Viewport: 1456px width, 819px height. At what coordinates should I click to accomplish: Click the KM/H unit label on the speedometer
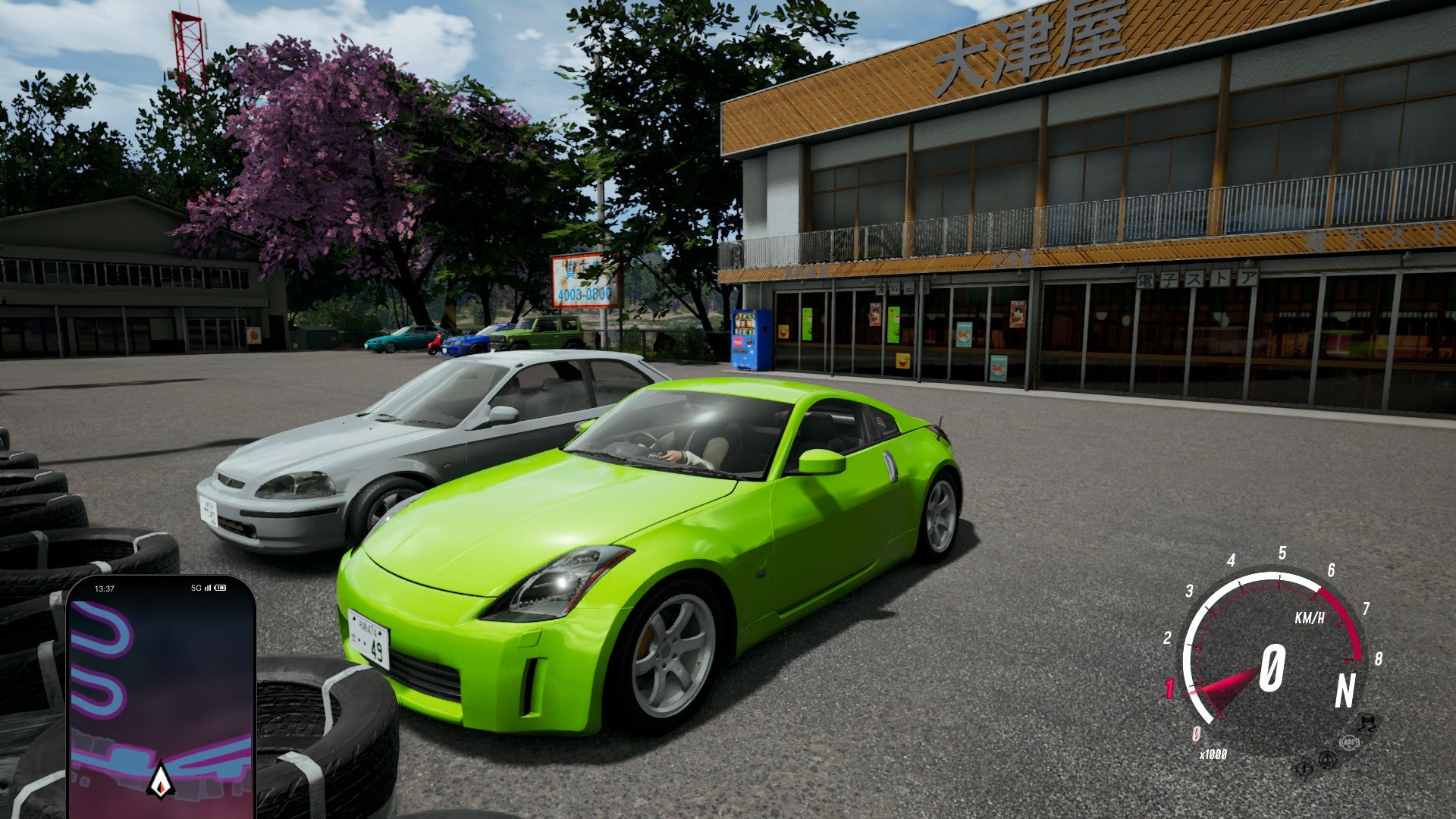tap(1310, 617)
